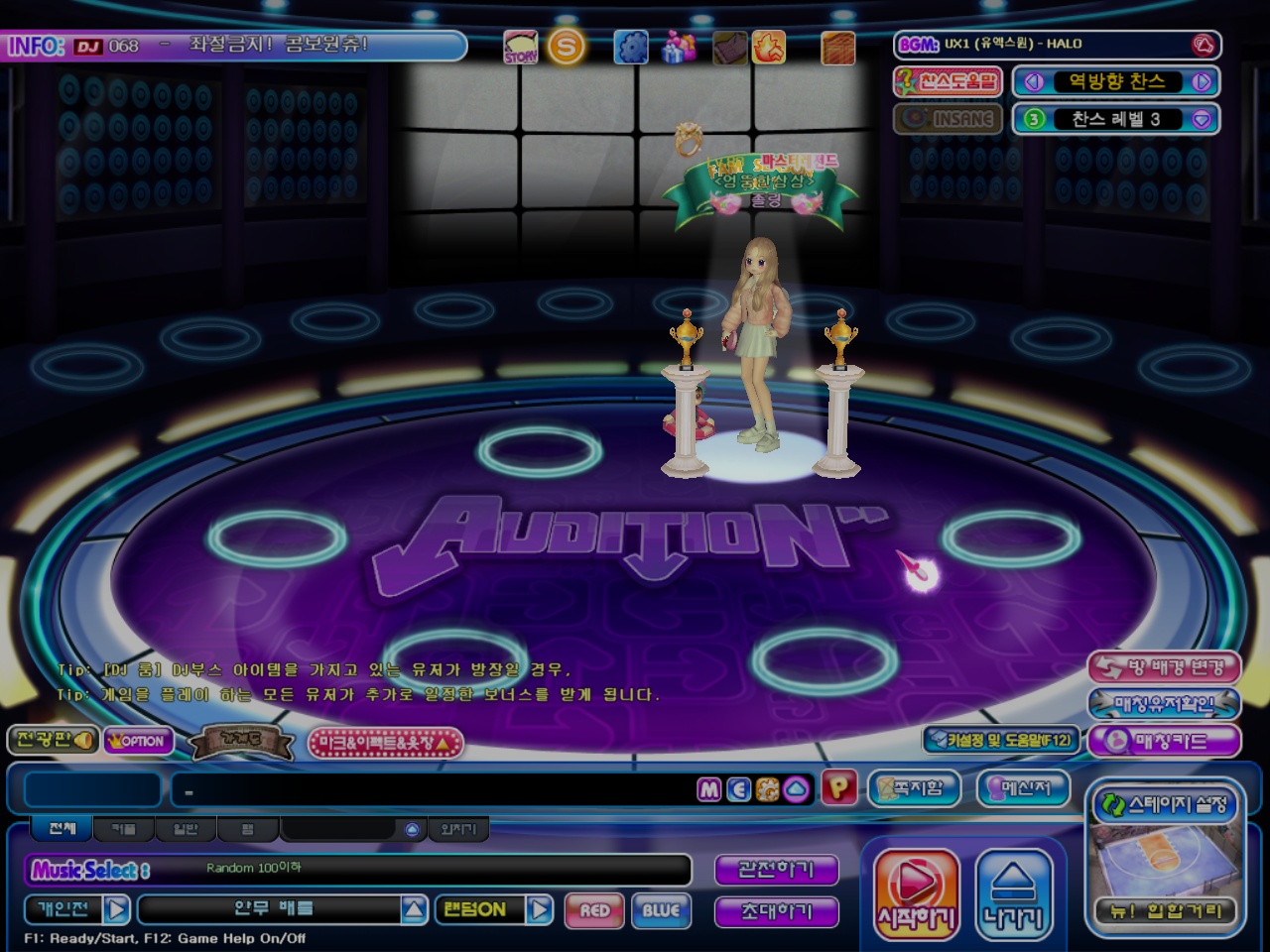Change room background with 방 배경 변경
1270x952 pixels.
pyautogui.click(x=1164, y=667)
